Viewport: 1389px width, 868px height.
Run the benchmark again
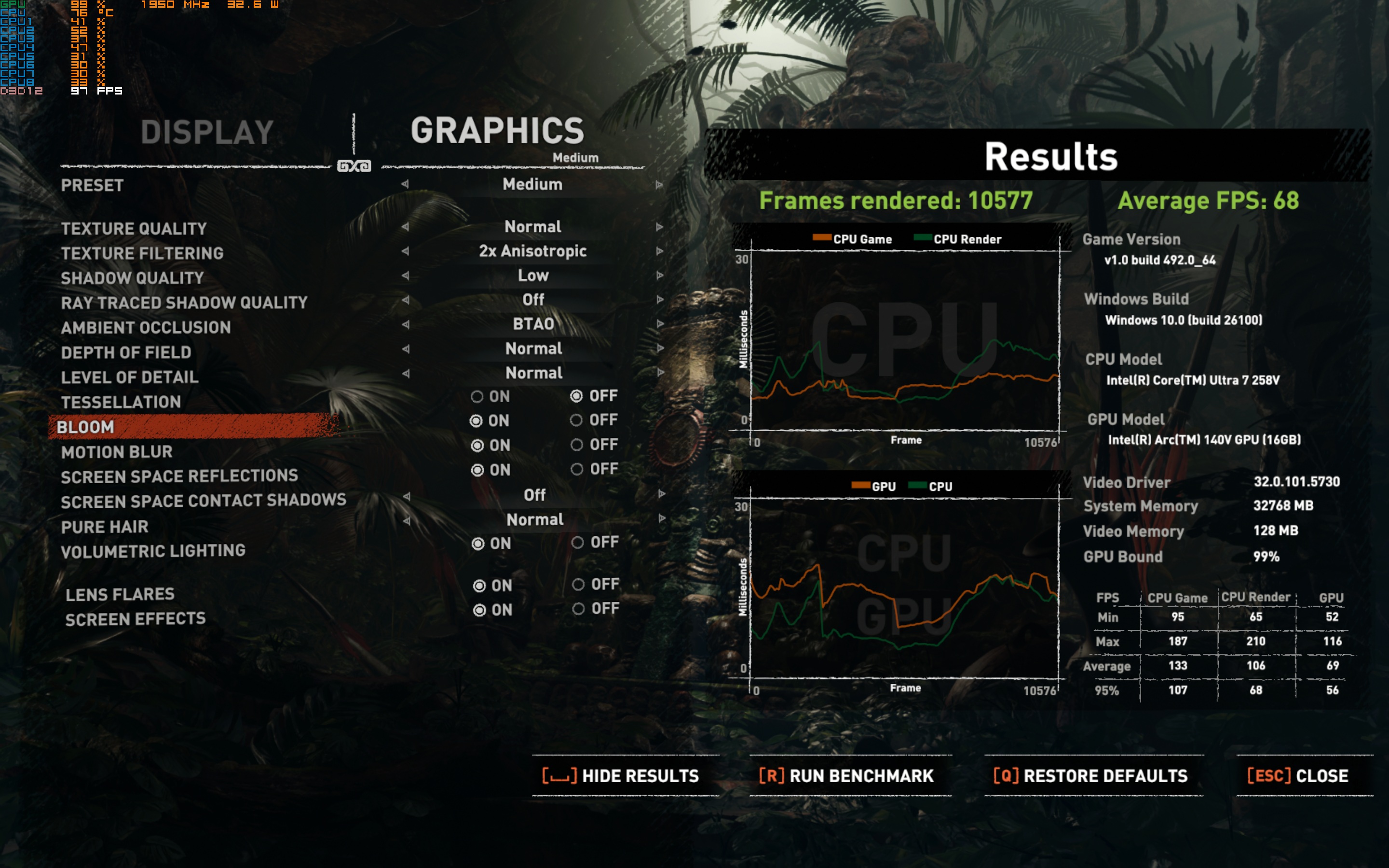846,776
